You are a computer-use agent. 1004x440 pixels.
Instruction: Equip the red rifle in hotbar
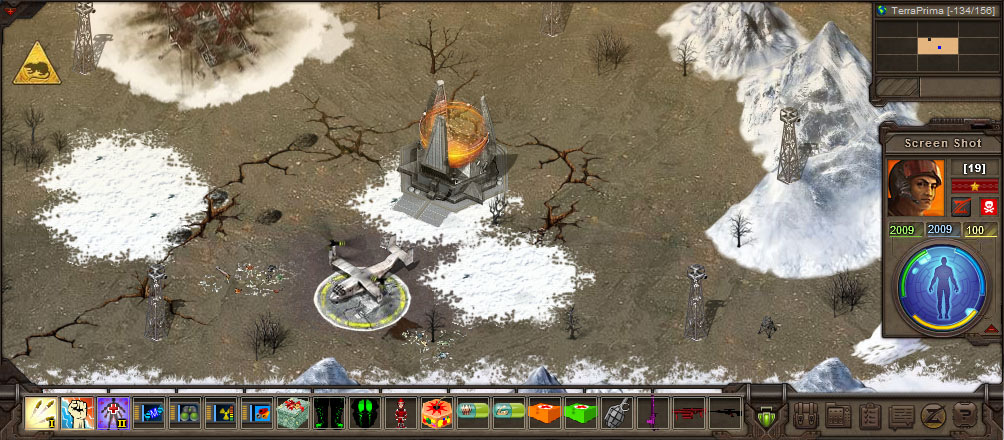point(687,411)
